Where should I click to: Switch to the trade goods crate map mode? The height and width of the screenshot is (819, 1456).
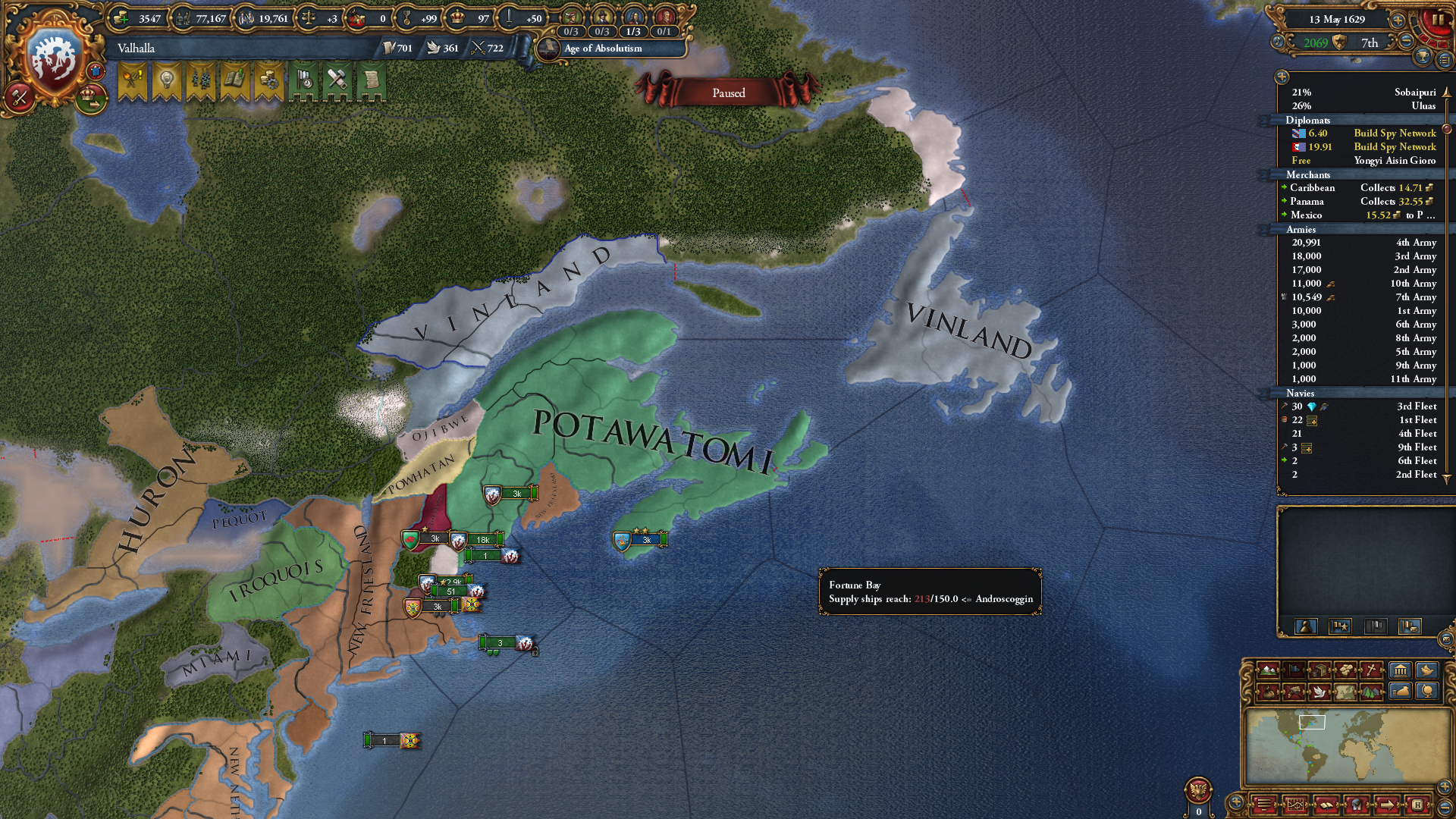[1320, 670]
